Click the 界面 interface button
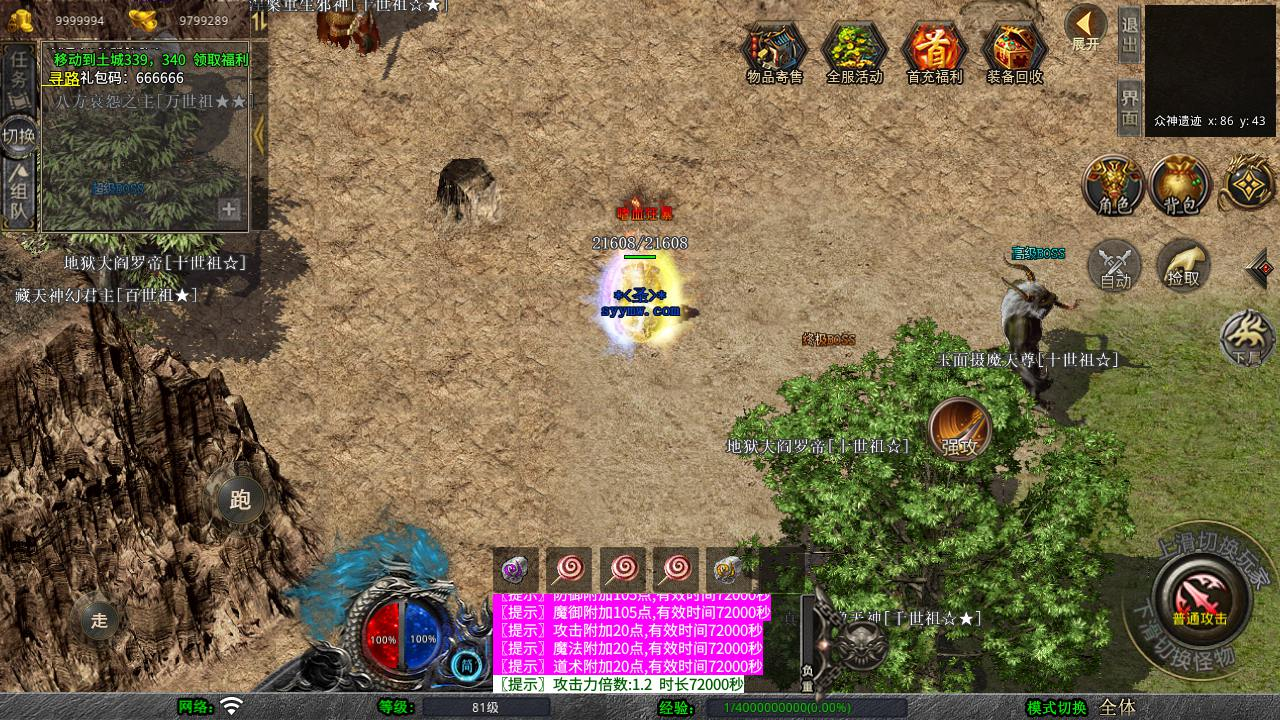 pyautogui.click(x=1129, y=107)
